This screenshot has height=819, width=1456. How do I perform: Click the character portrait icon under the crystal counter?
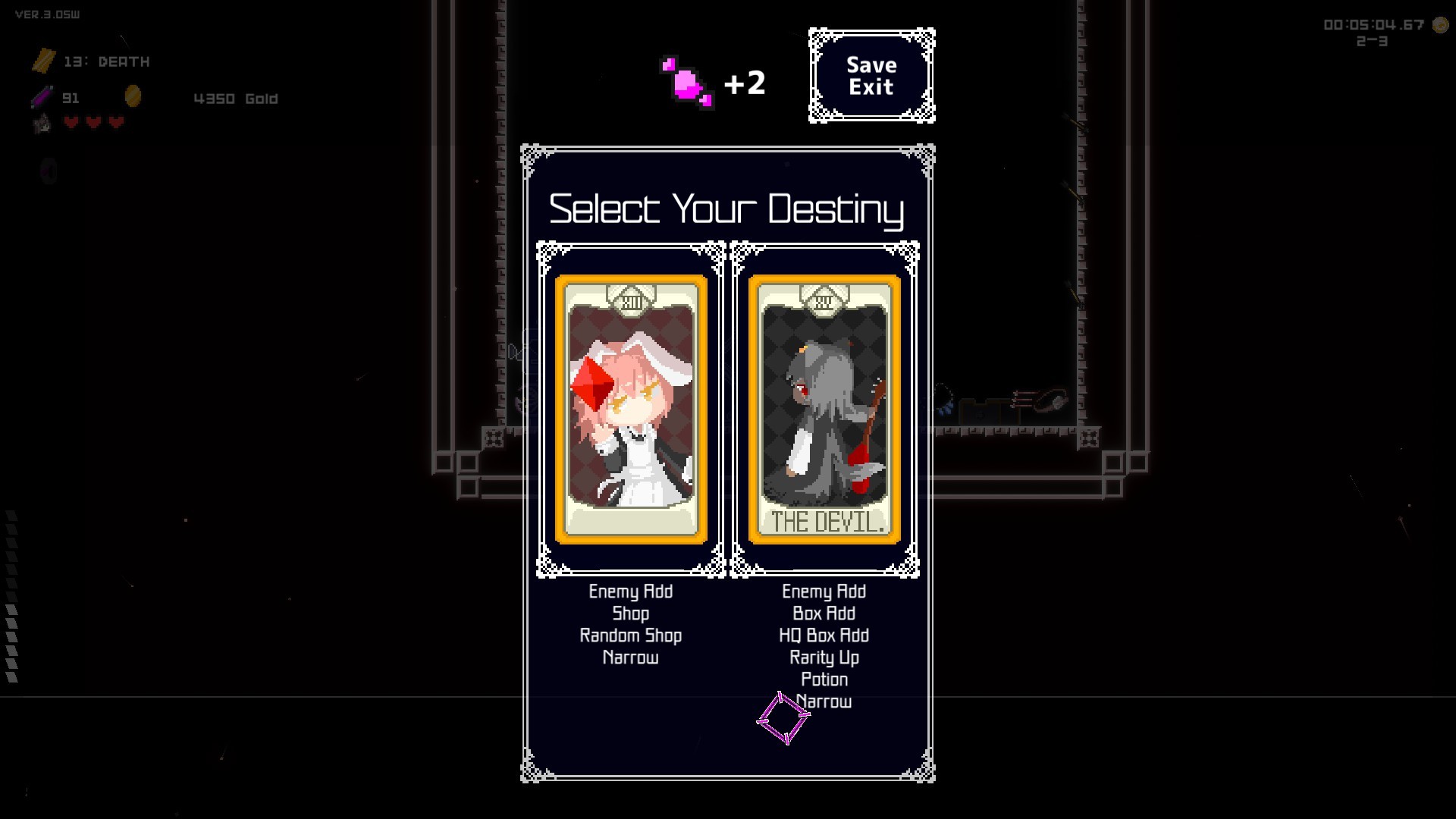(42, 123)
